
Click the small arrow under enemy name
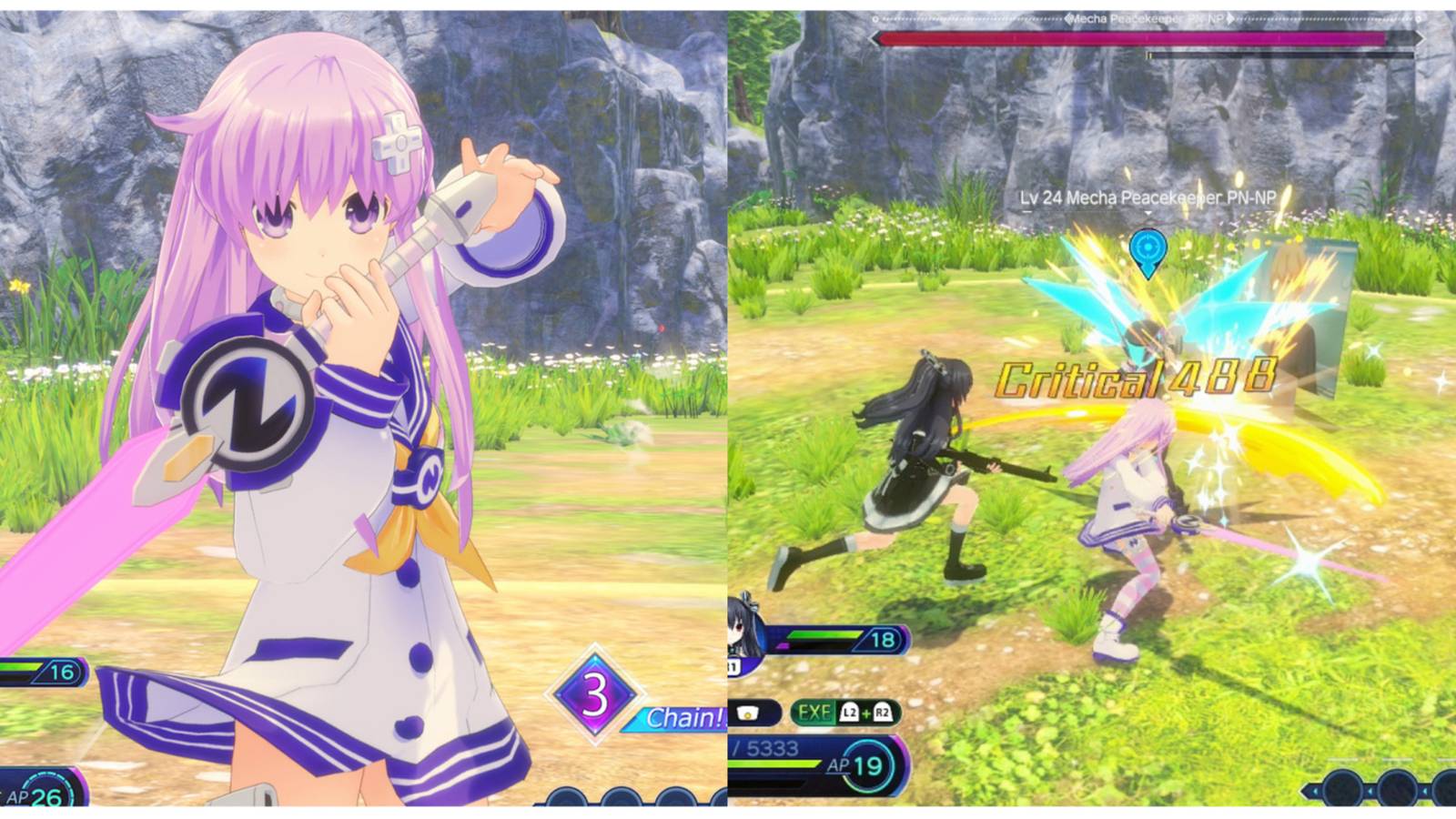[x=1148, y=211]
